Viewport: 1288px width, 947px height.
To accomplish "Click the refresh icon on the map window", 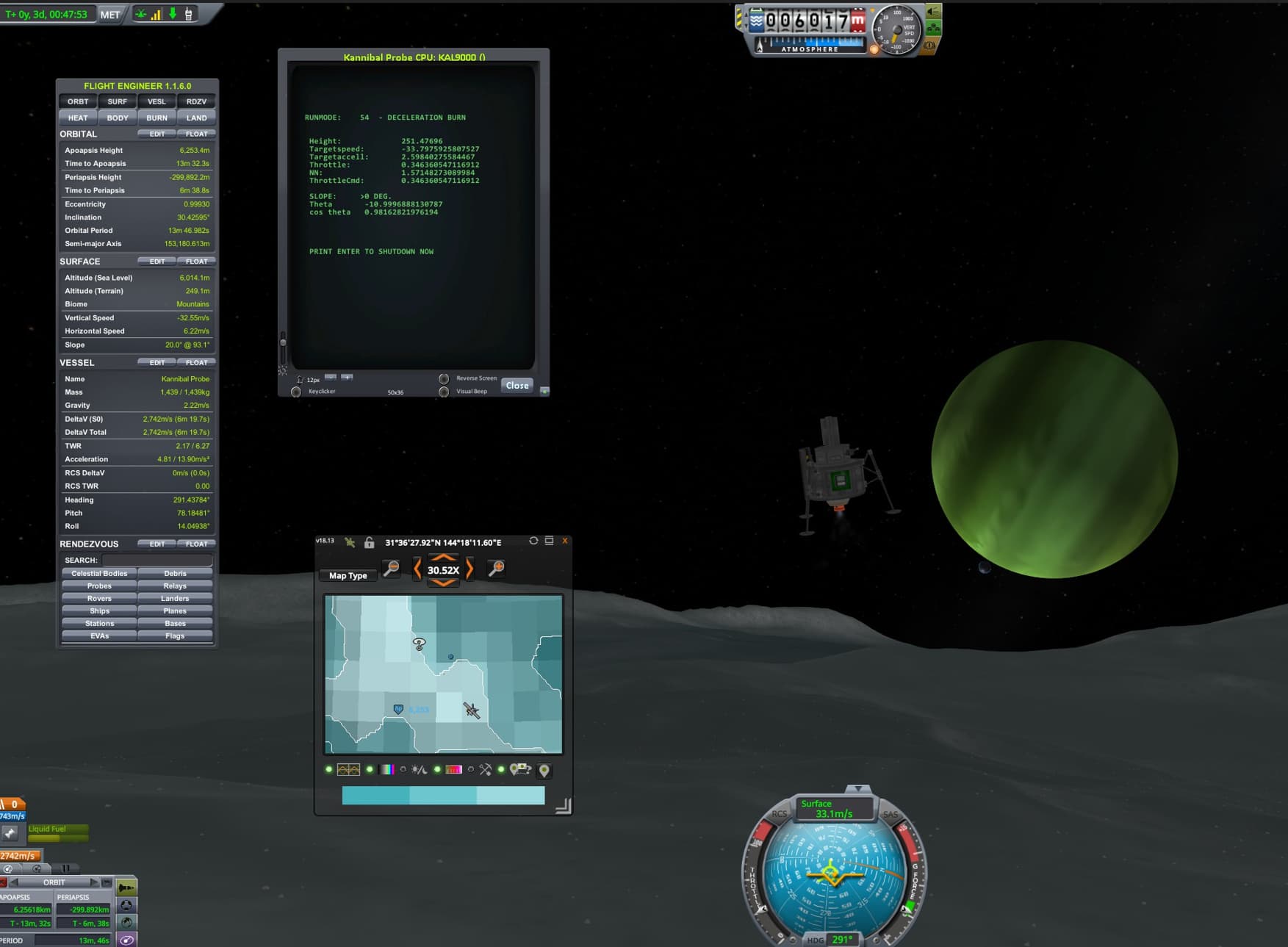I will pos(533,541).
